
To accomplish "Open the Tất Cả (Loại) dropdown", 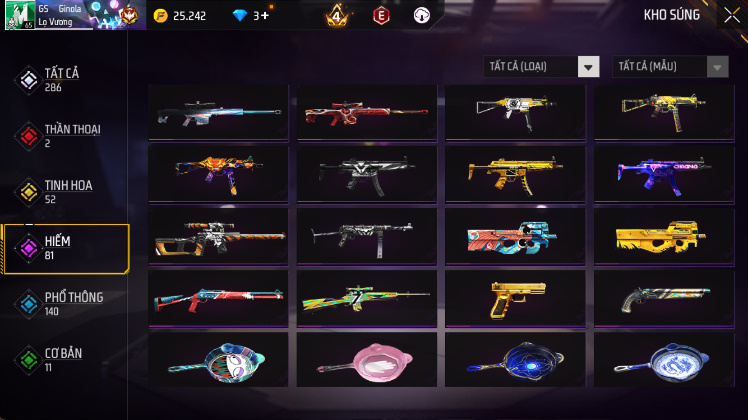I will [x=542, y=67].
